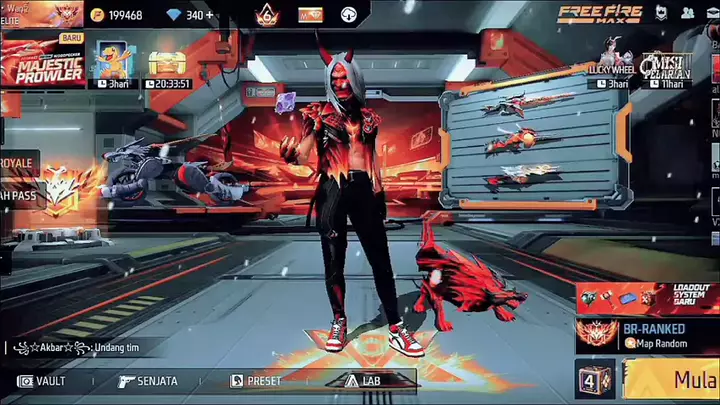Go to the Senjata weapons menu

click(x=147, y=381)
